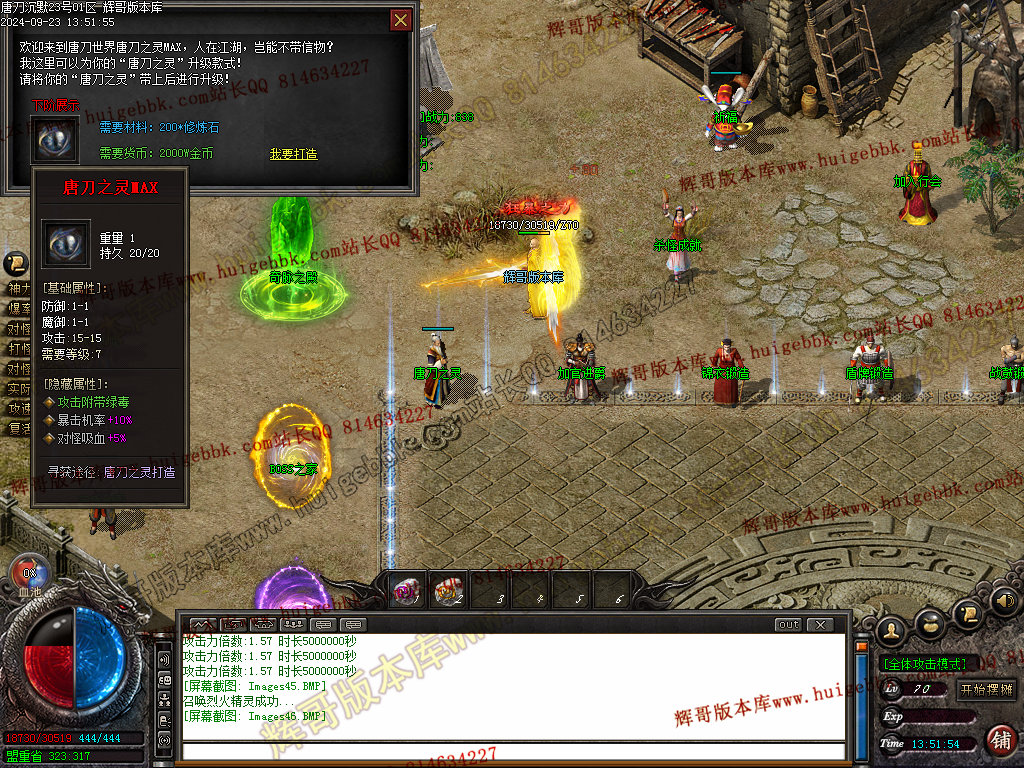Click the OUT button on chat panel
This screenshot has height=768, width=1024.
pos(789,625)
